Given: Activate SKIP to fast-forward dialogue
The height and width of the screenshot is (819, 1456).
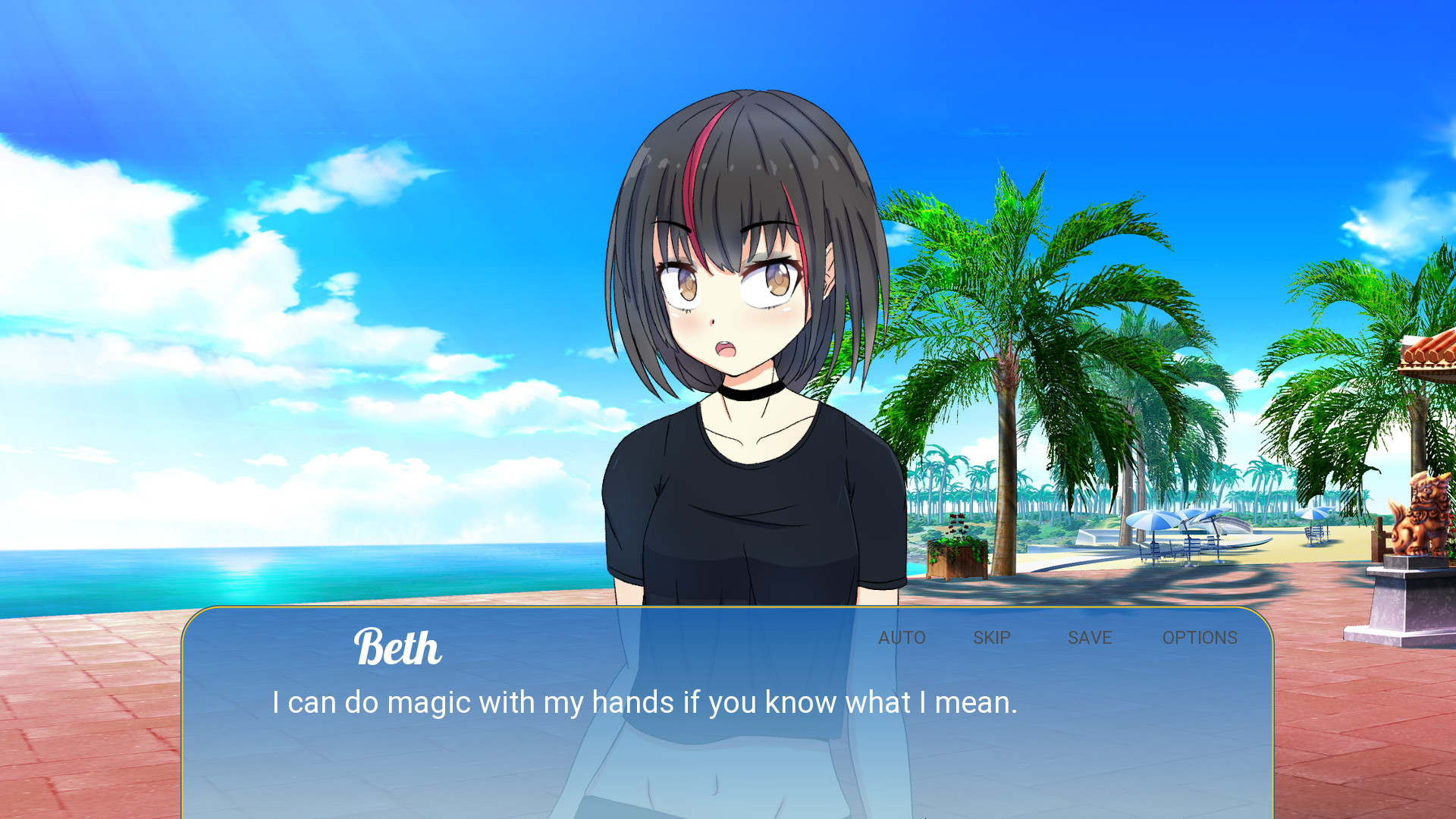Looking at the screenshot, I should (991, 638).
